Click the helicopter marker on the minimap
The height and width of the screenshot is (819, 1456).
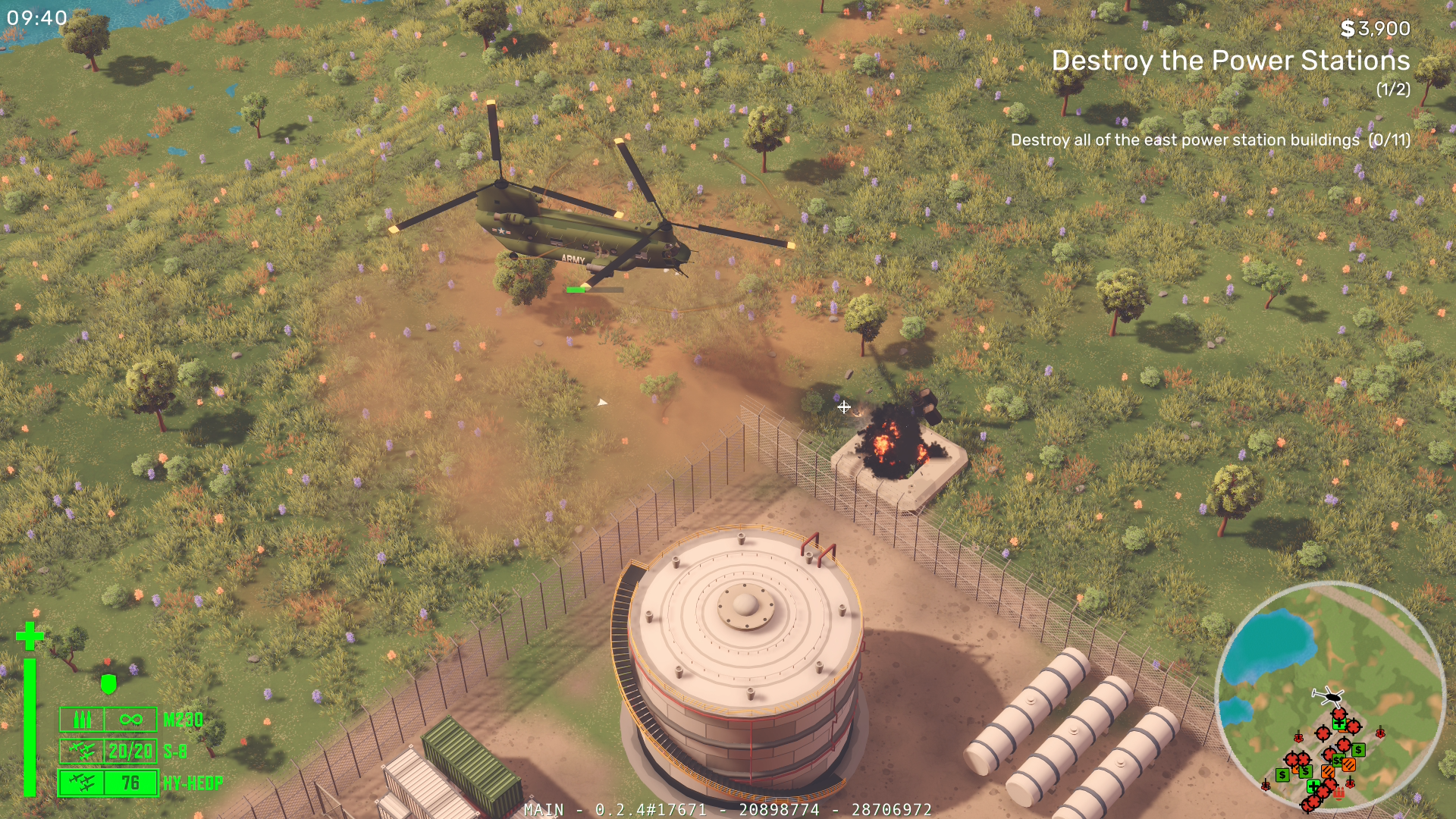click(1328, 695)
